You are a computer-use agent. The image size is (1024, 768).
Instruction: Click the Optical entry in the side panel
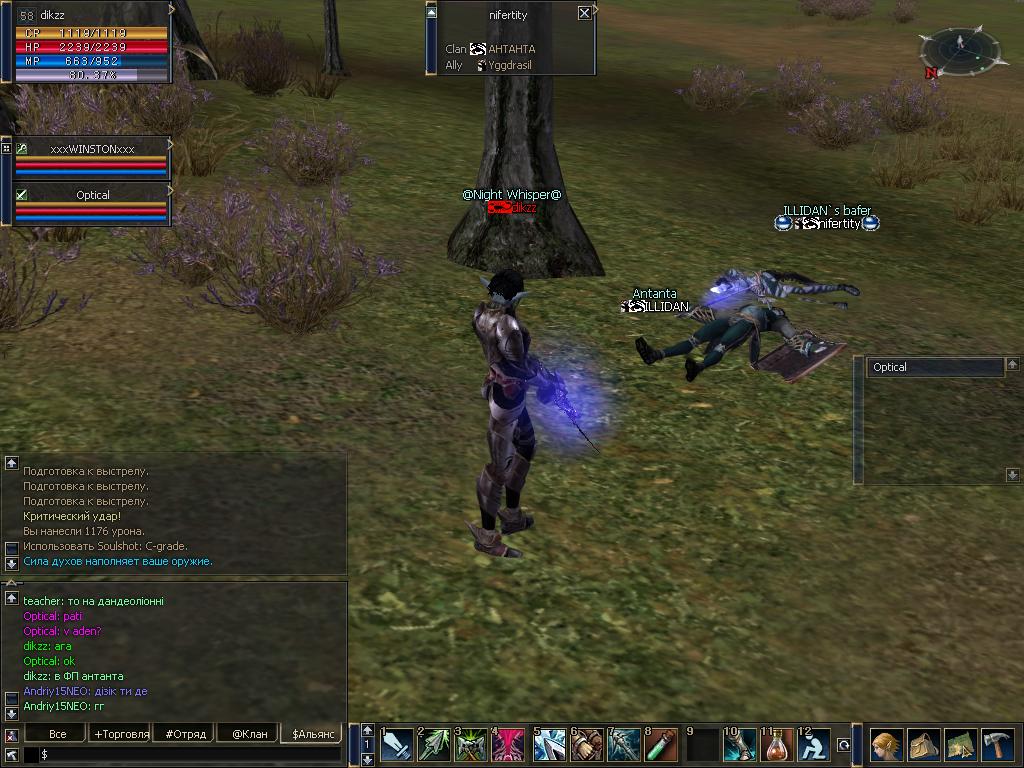click(x=934, y=367)
